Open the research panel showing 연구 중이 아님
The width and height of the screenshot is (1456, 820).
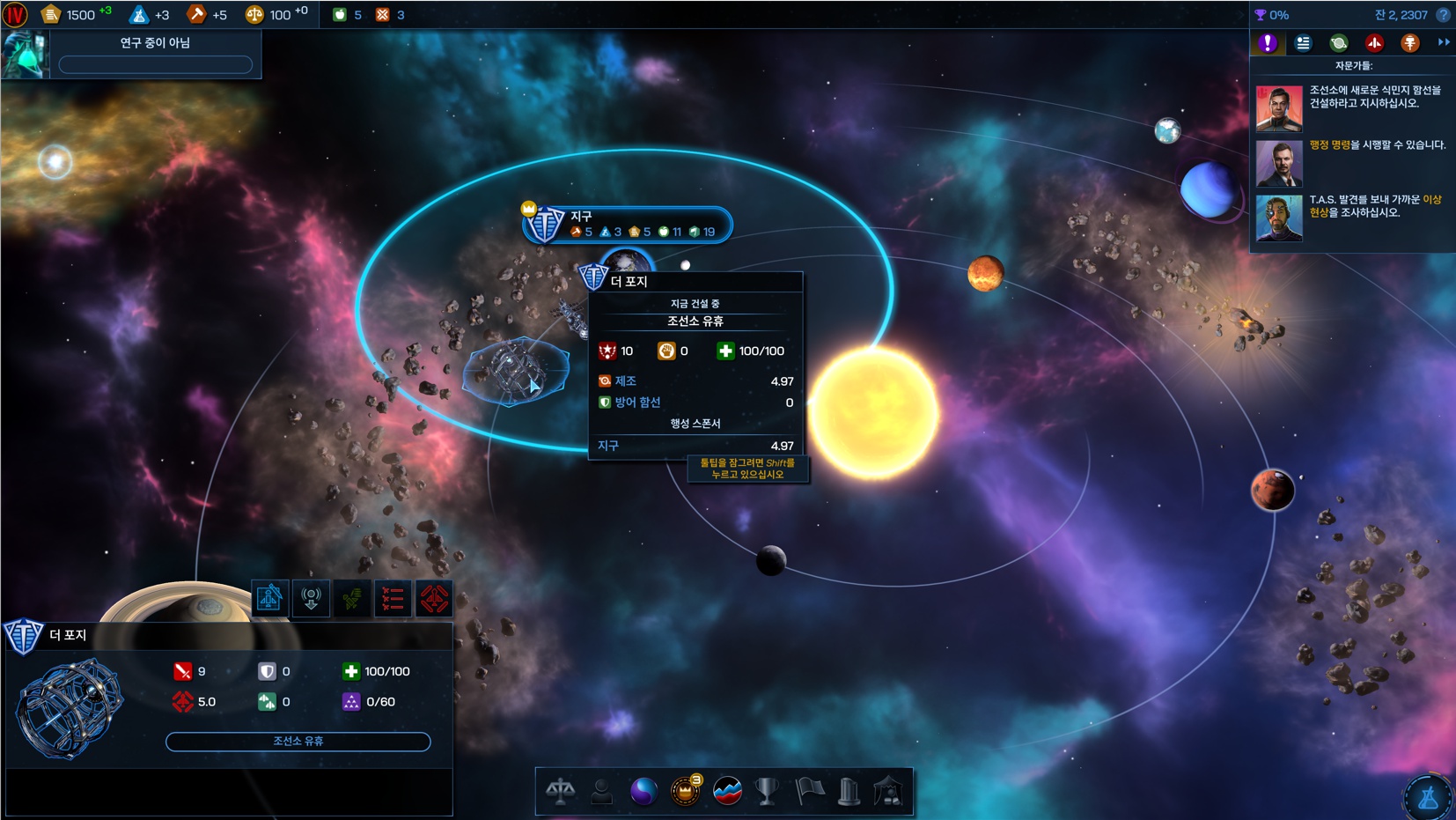click(155, 54)
